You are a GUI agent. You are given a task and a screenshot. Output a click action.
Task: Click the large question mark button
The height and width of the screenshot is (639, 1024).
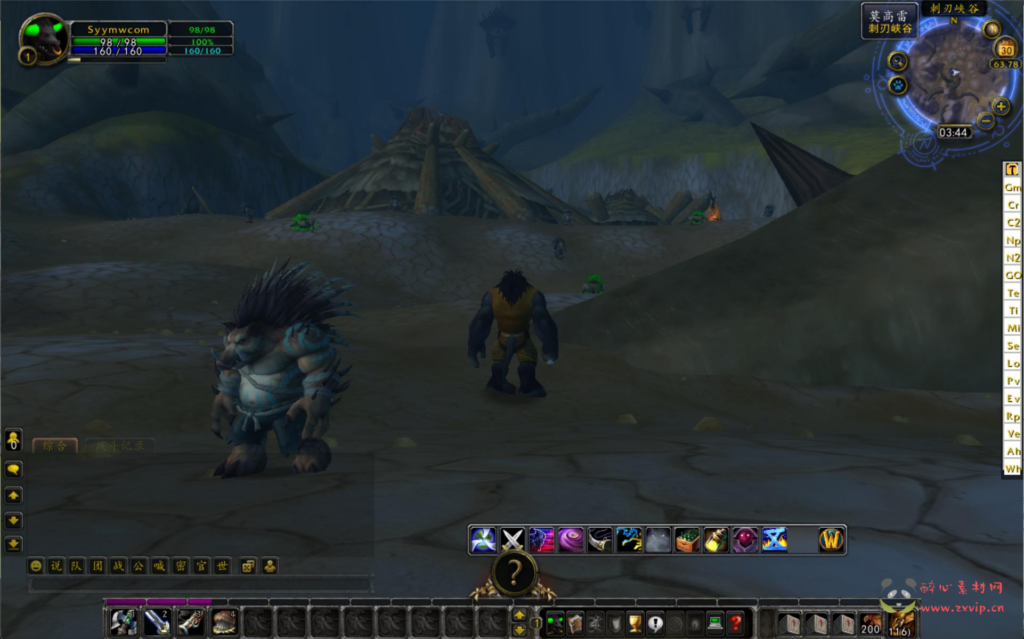click(x=514, y=574)
